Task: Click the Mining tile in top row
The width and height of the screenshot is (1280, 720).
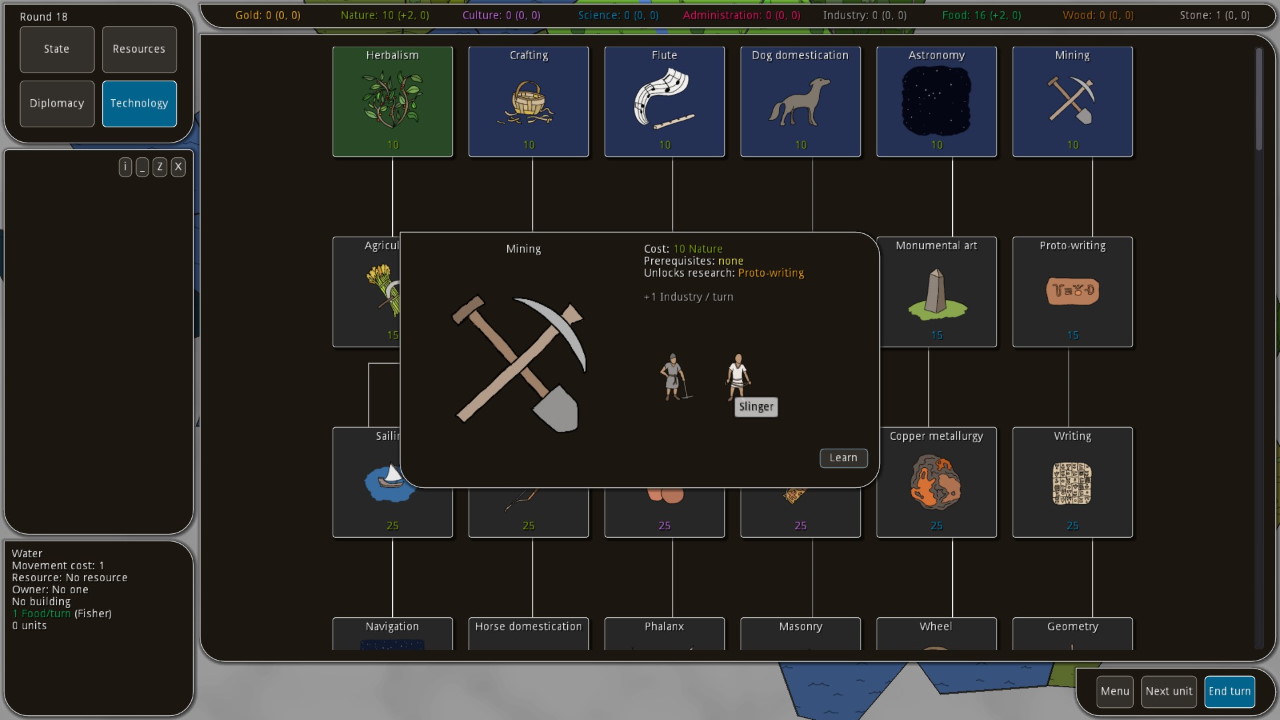Action: (1072, 101)
